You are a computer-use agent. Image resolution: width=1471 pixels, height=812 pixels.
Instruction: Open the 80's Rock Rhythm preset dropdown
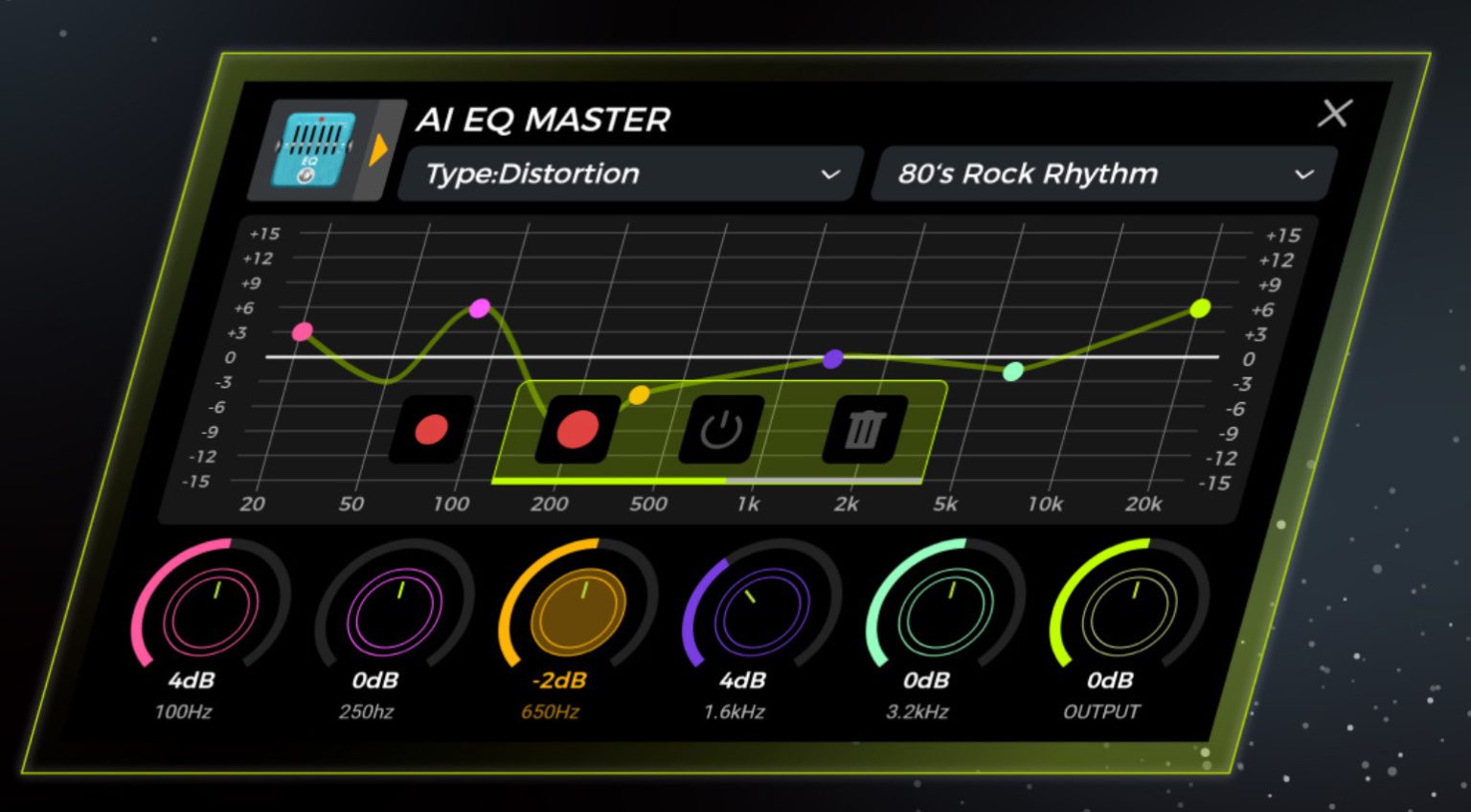(1101, 174)
